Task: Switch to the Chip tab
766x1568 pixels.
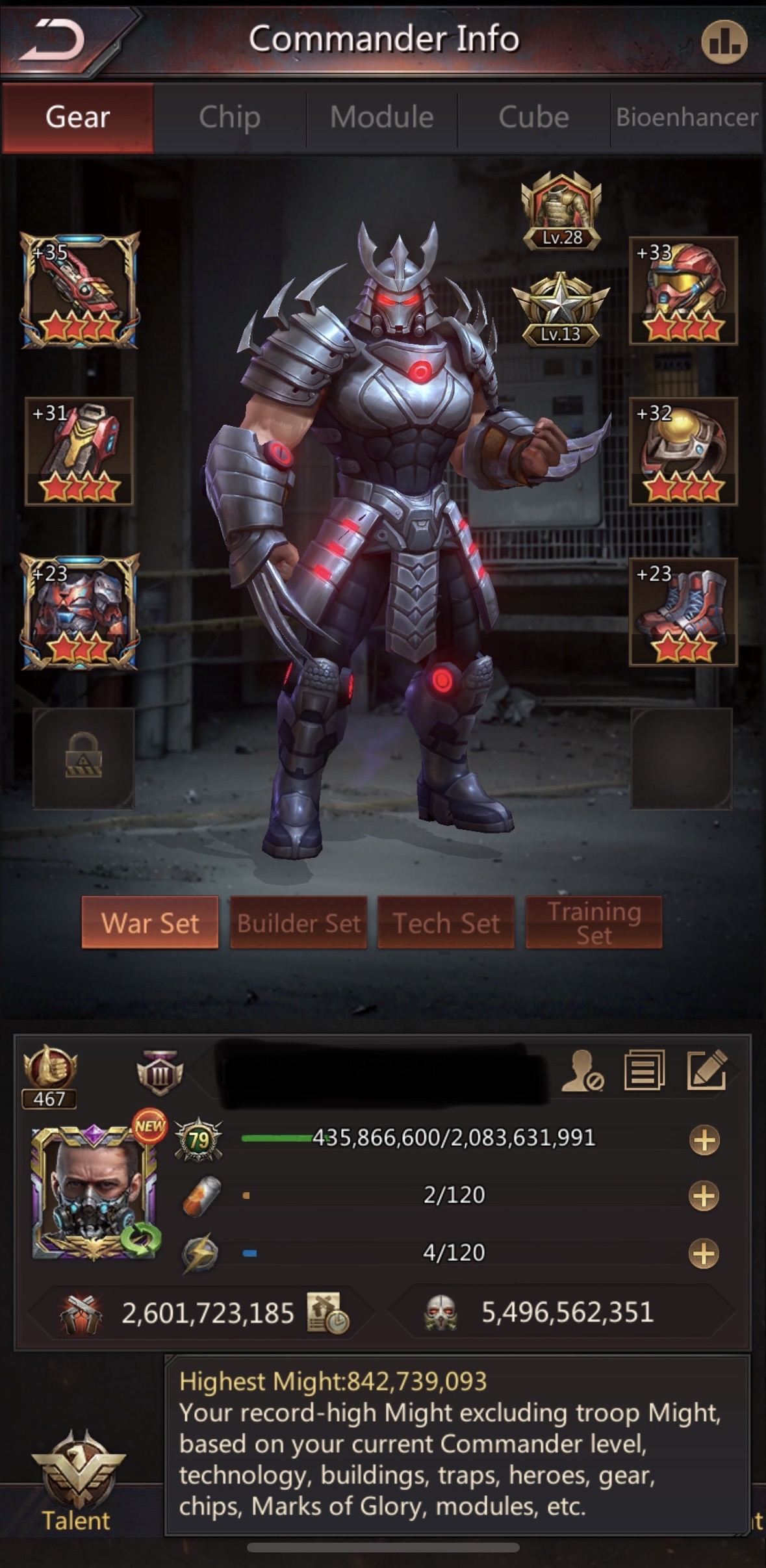Action: click(x=229, y=118)
